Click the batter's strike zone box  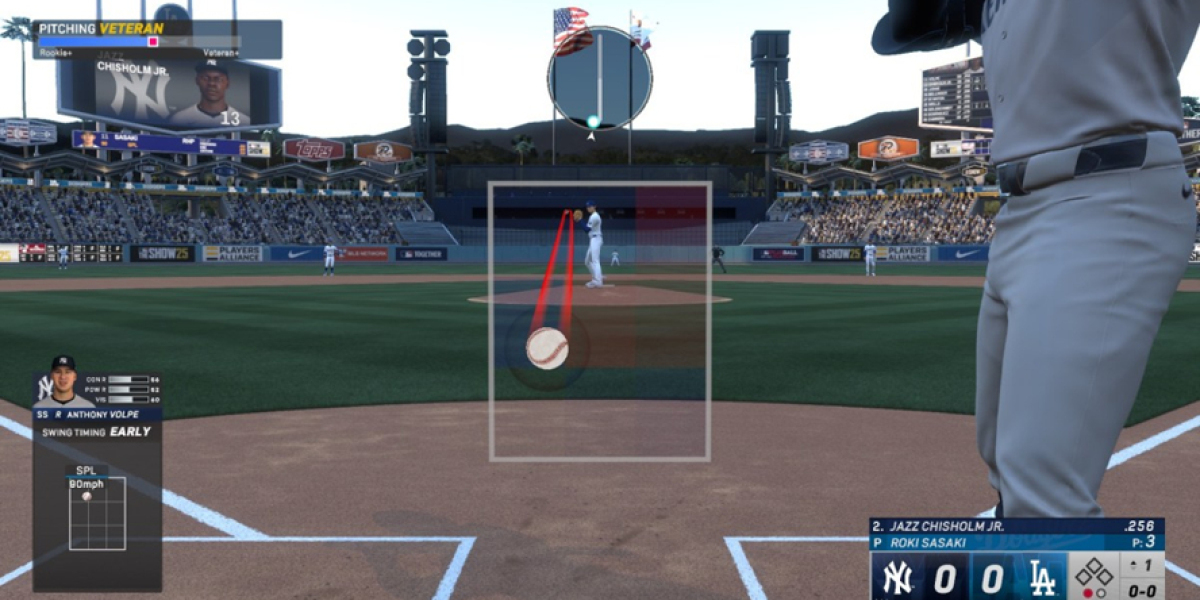pyautogui.click(x=600, y=321)
